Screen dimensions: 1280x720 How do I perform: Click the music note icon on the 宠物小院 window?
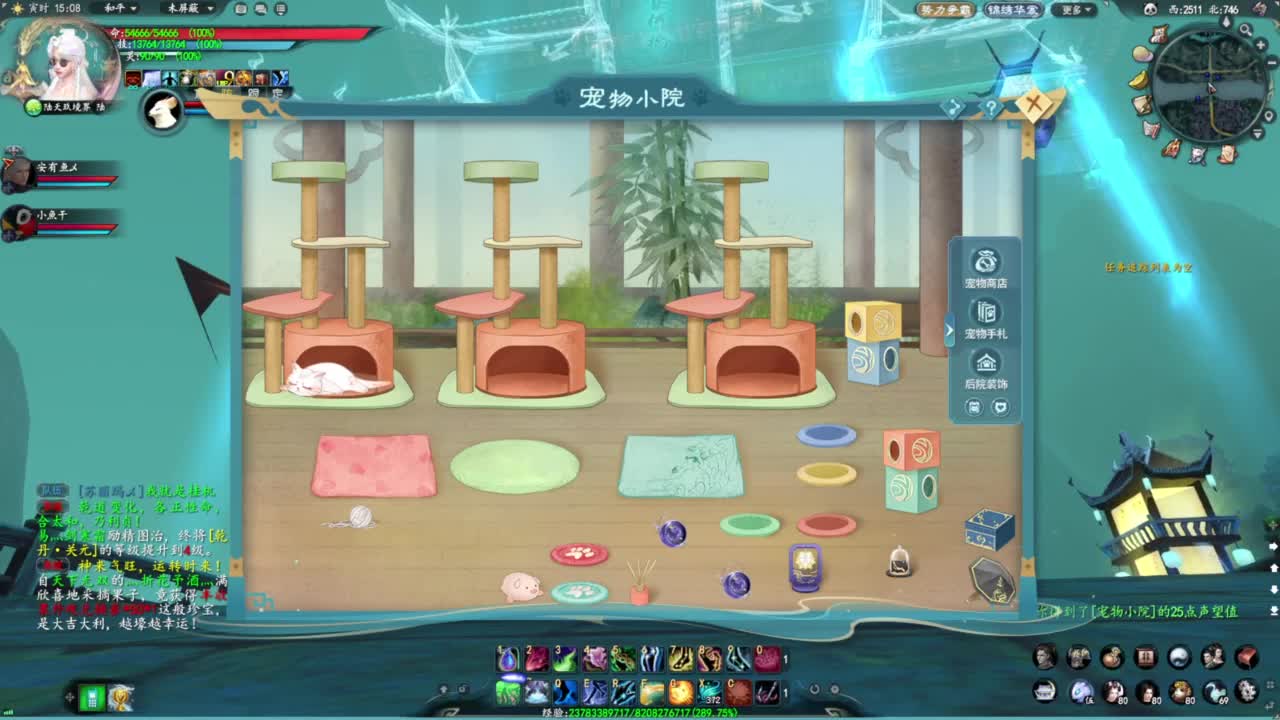(x=953, y=106)
